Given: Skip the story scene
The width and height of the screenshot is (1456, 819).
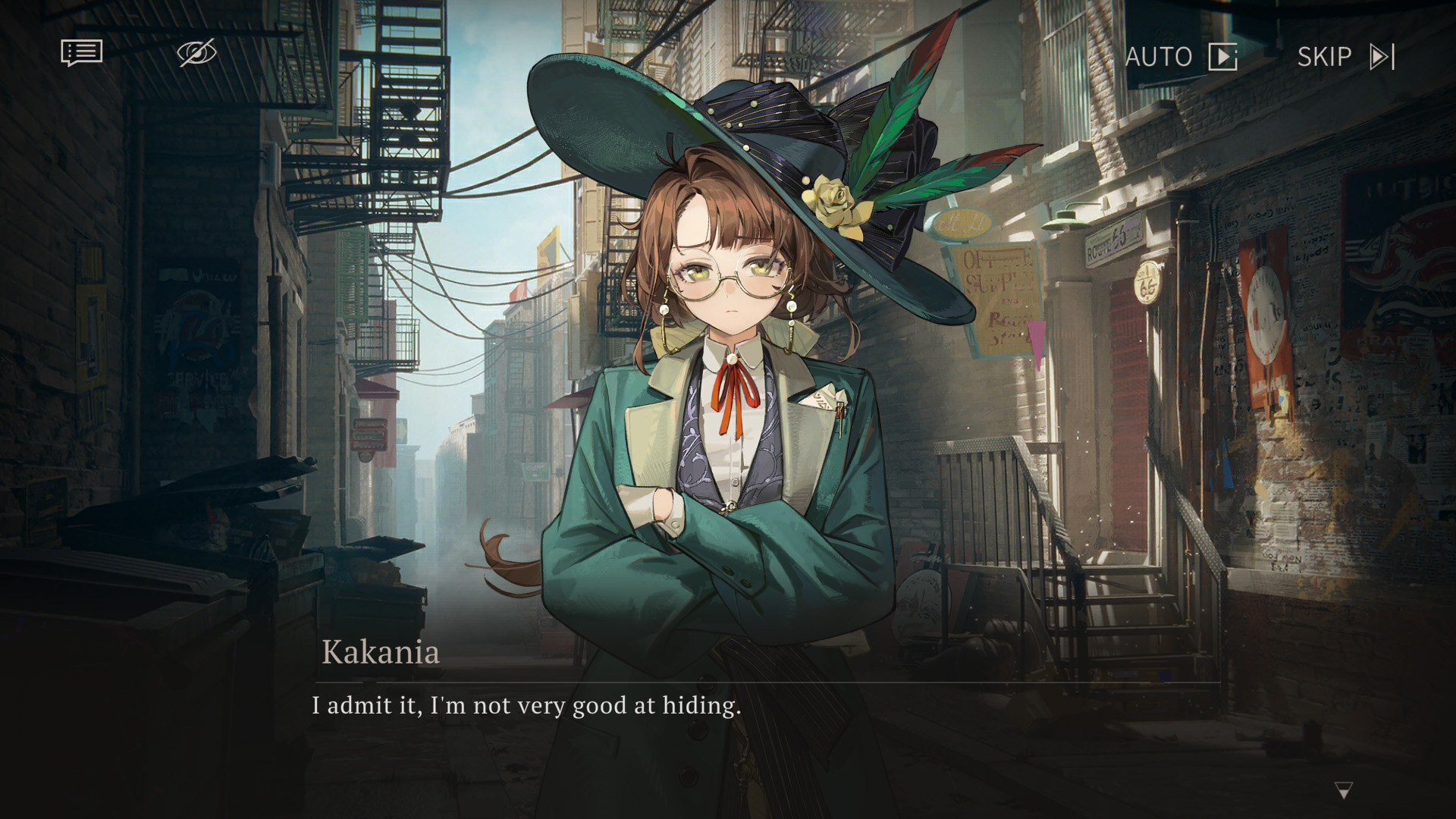Looking at the screenshot, I should (1345, 57).
